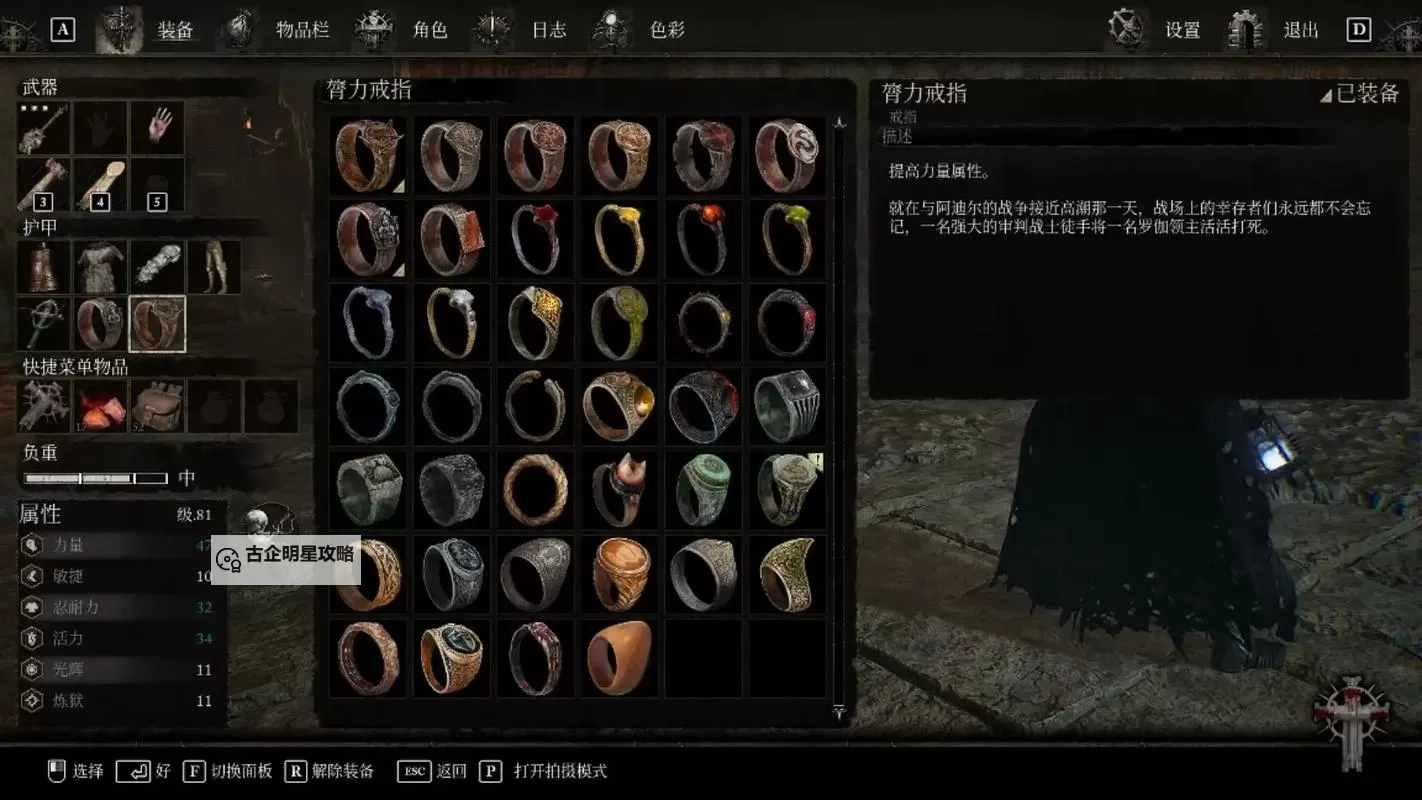Screen dimensions: 1422x800
Task: Click the equipped ring in the armor panel
Action: pos(156,323)
